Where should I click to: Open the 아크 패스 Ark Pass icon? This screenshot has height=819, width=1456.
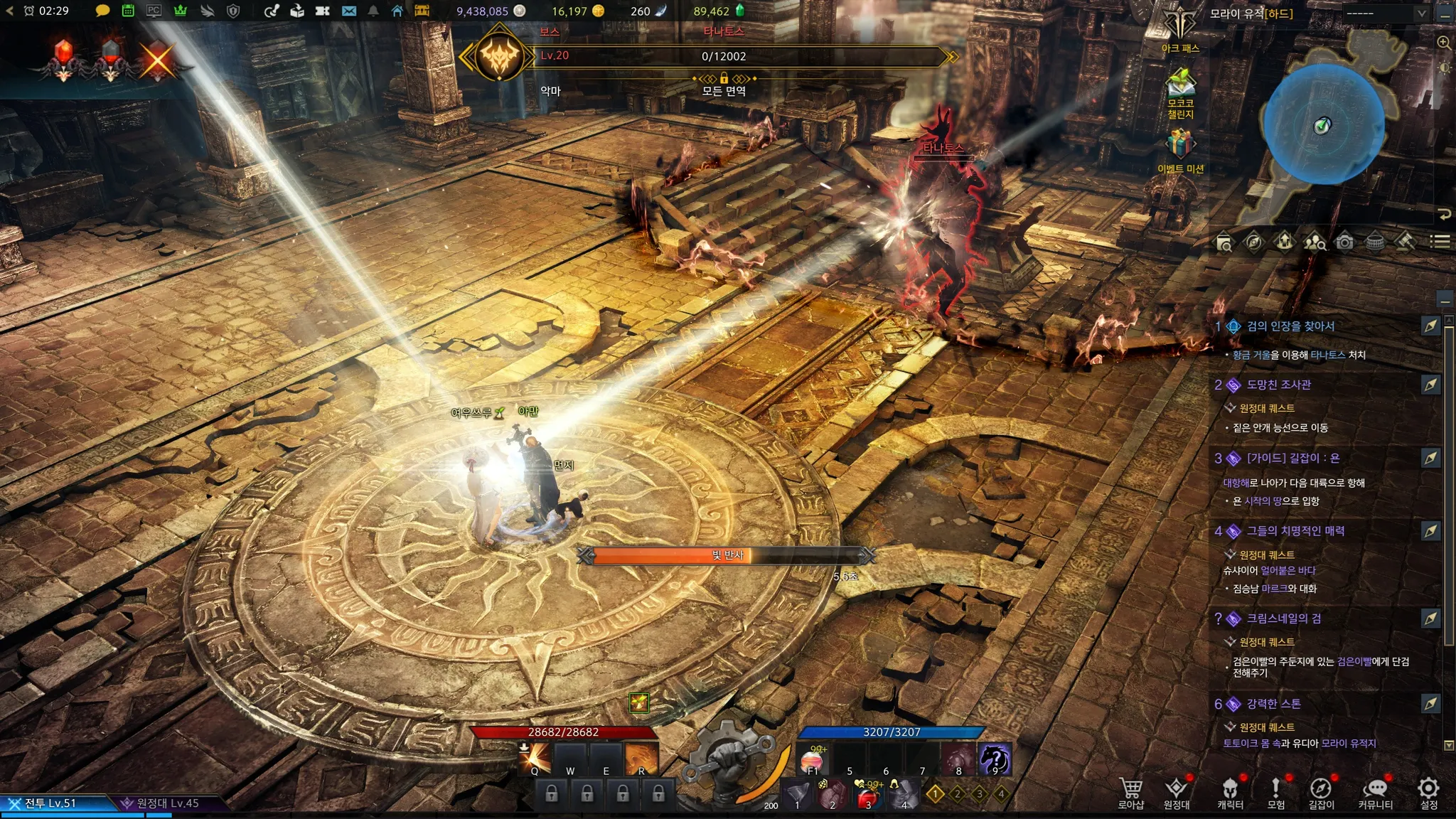point(1180,28)
